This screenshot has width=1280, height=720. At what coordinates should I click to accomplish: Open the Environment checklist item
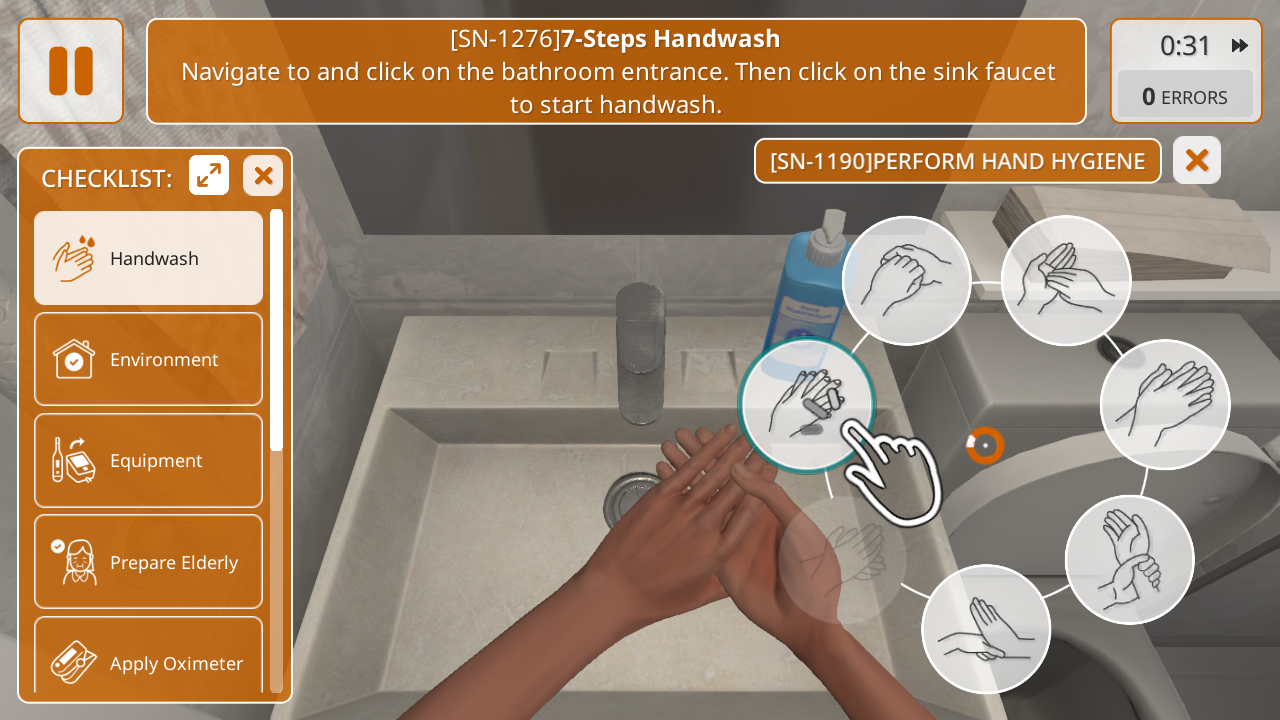click(149, 360)
